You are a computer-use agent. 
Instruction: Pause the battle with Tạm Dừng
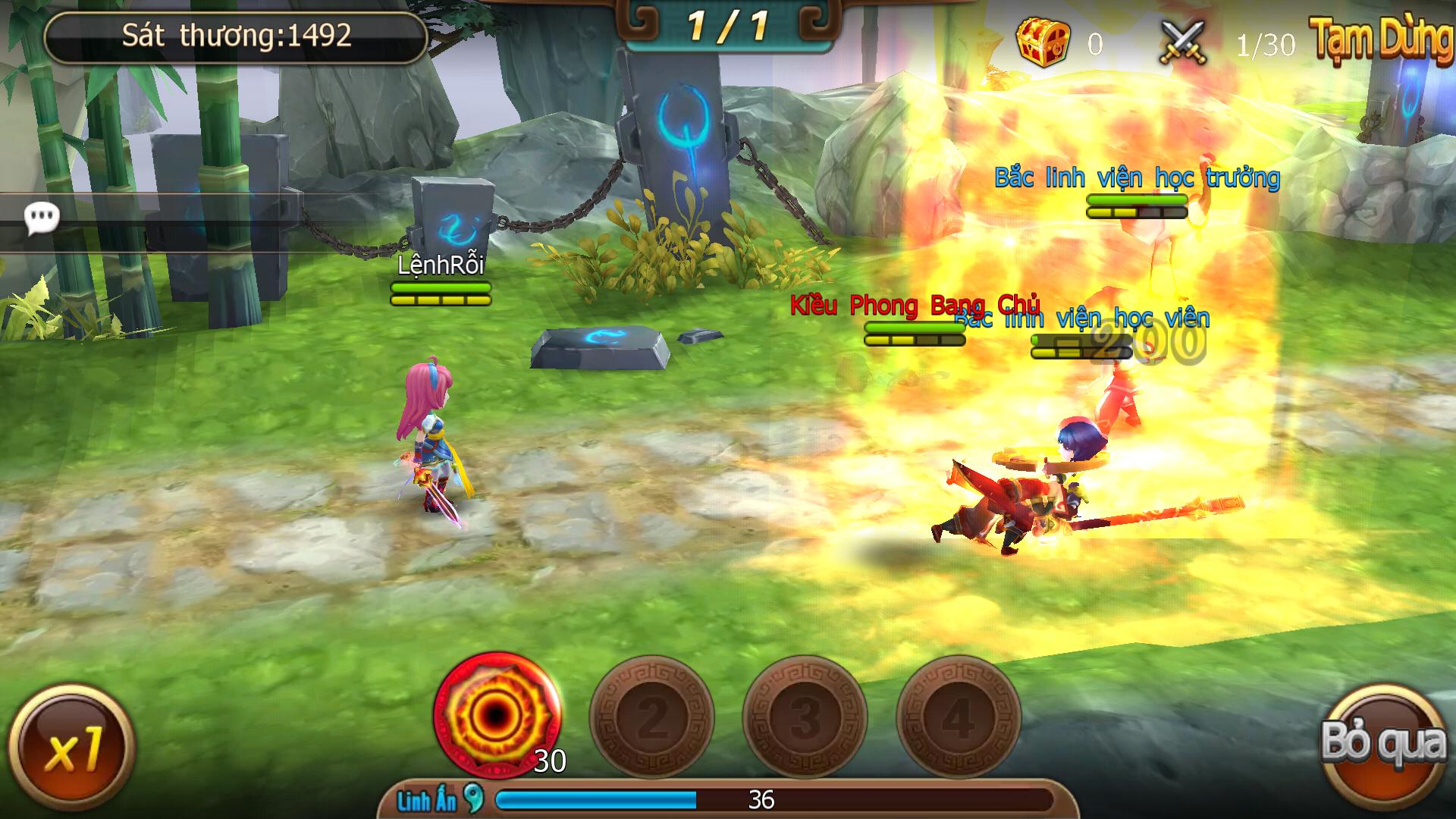click(x=1382, y=39)
